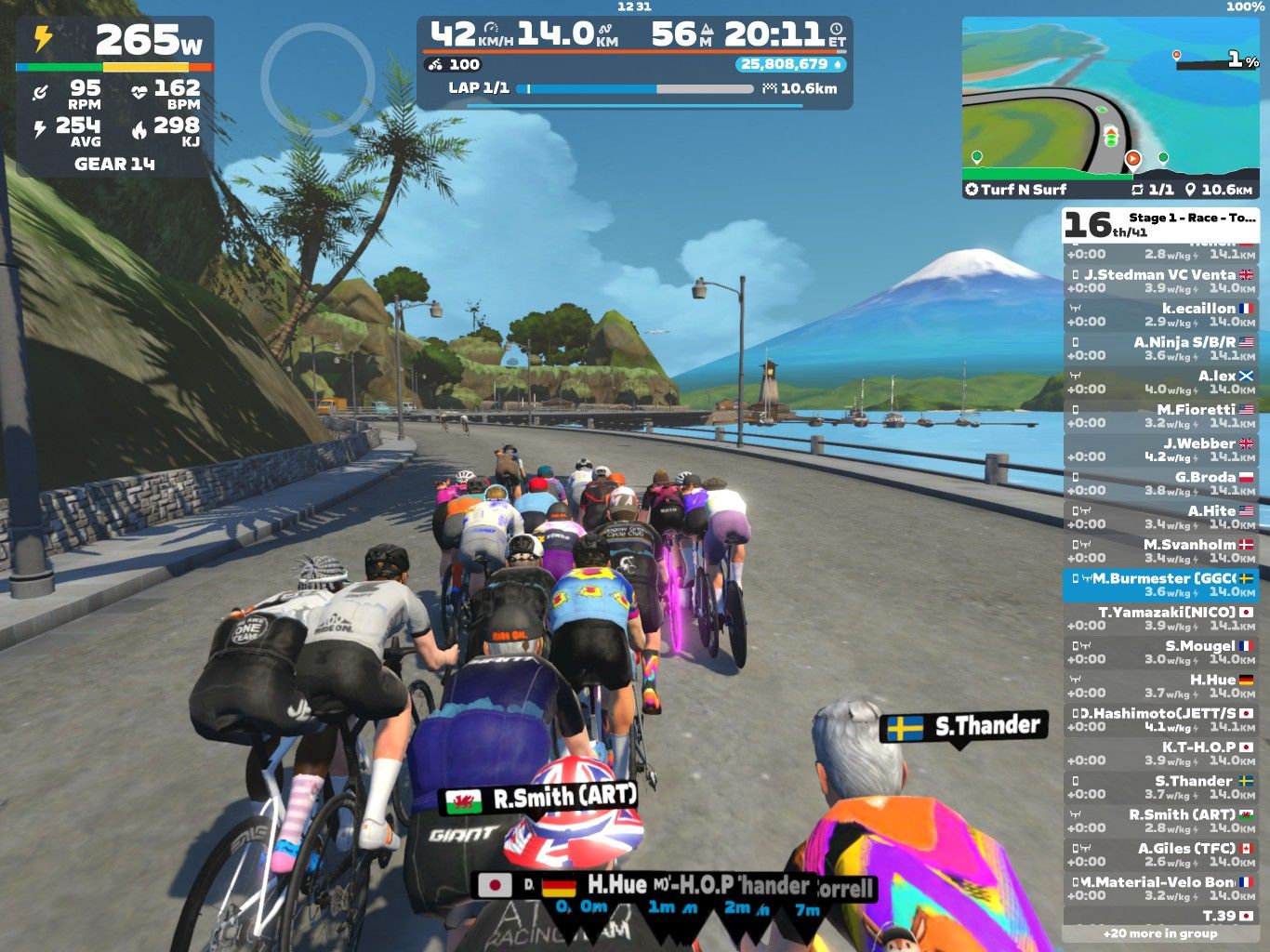Choose the M.Material-Velo rider row
Screen dimensions: 1270x952
(1160, 888)
